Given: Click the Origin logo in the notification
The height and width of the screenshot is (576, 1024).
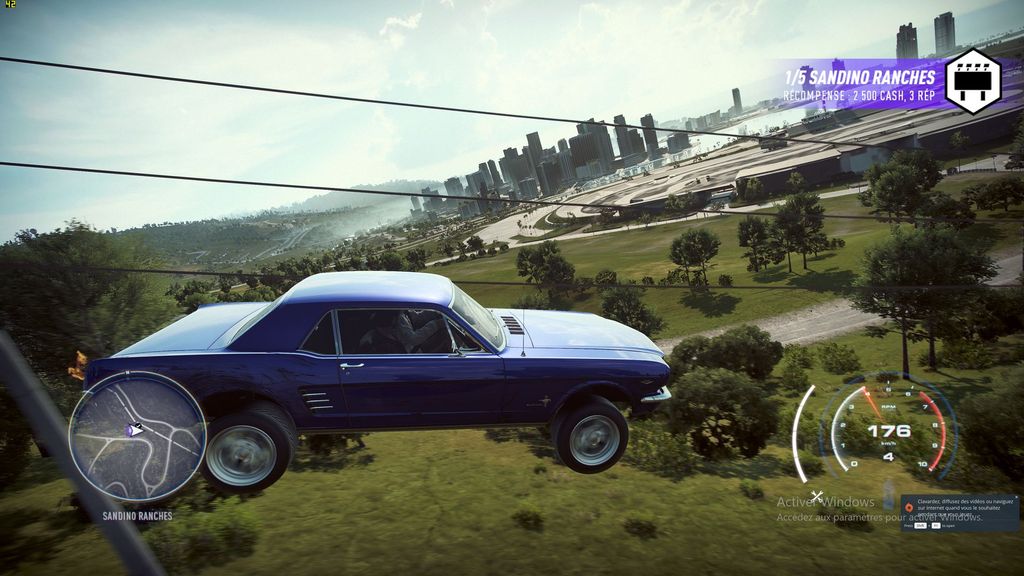Looking at the screenshot, I should pyautogui.click(x=909, y=507).
